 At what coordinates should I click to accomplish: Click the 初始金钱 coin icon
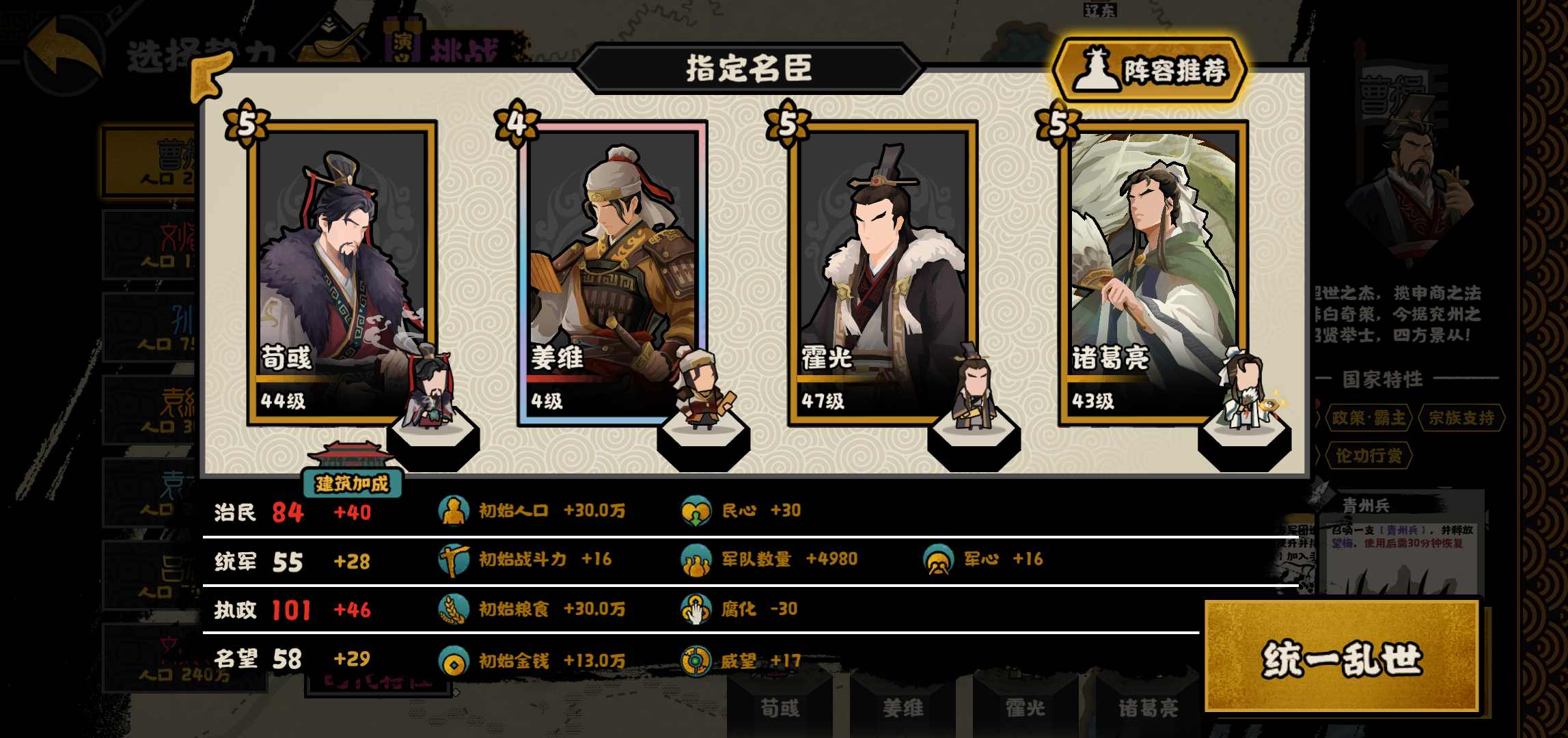point(454,660)
